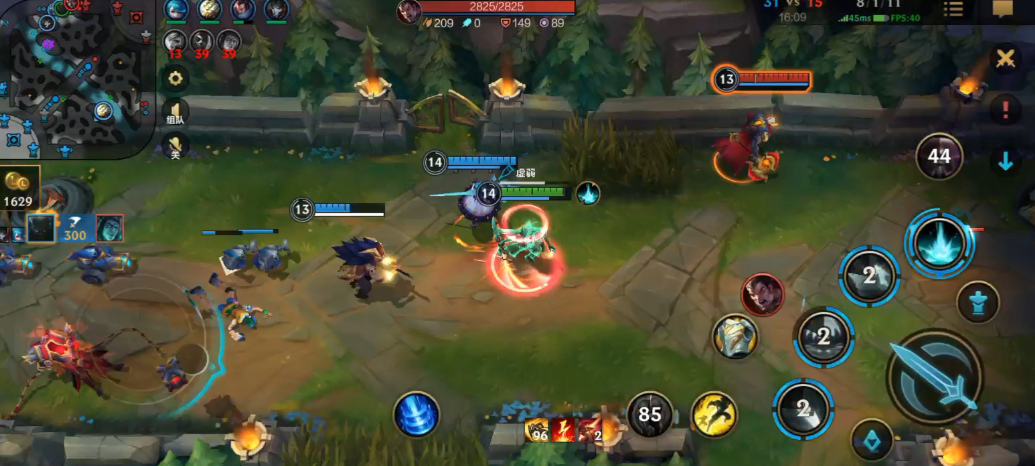Tap the blue down-arrow button
This screenshot has height=466, width=1035.
pyautogui.click(x=1005, y=160)
